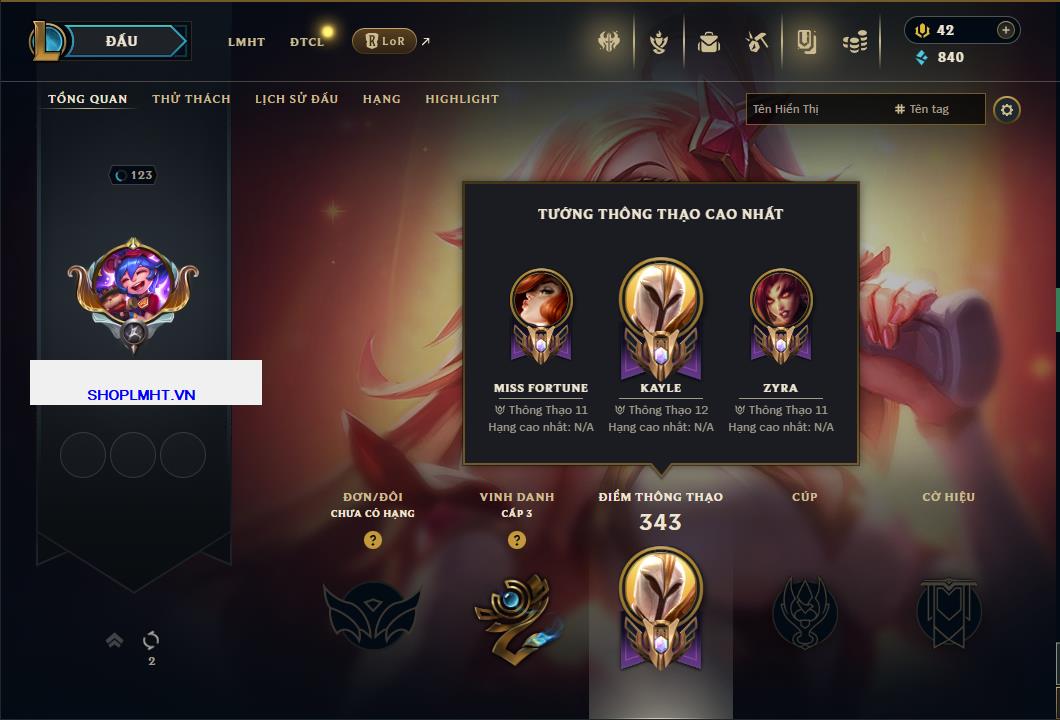
Task: Open the VINH DANH honor emblem
Action: 516,612
